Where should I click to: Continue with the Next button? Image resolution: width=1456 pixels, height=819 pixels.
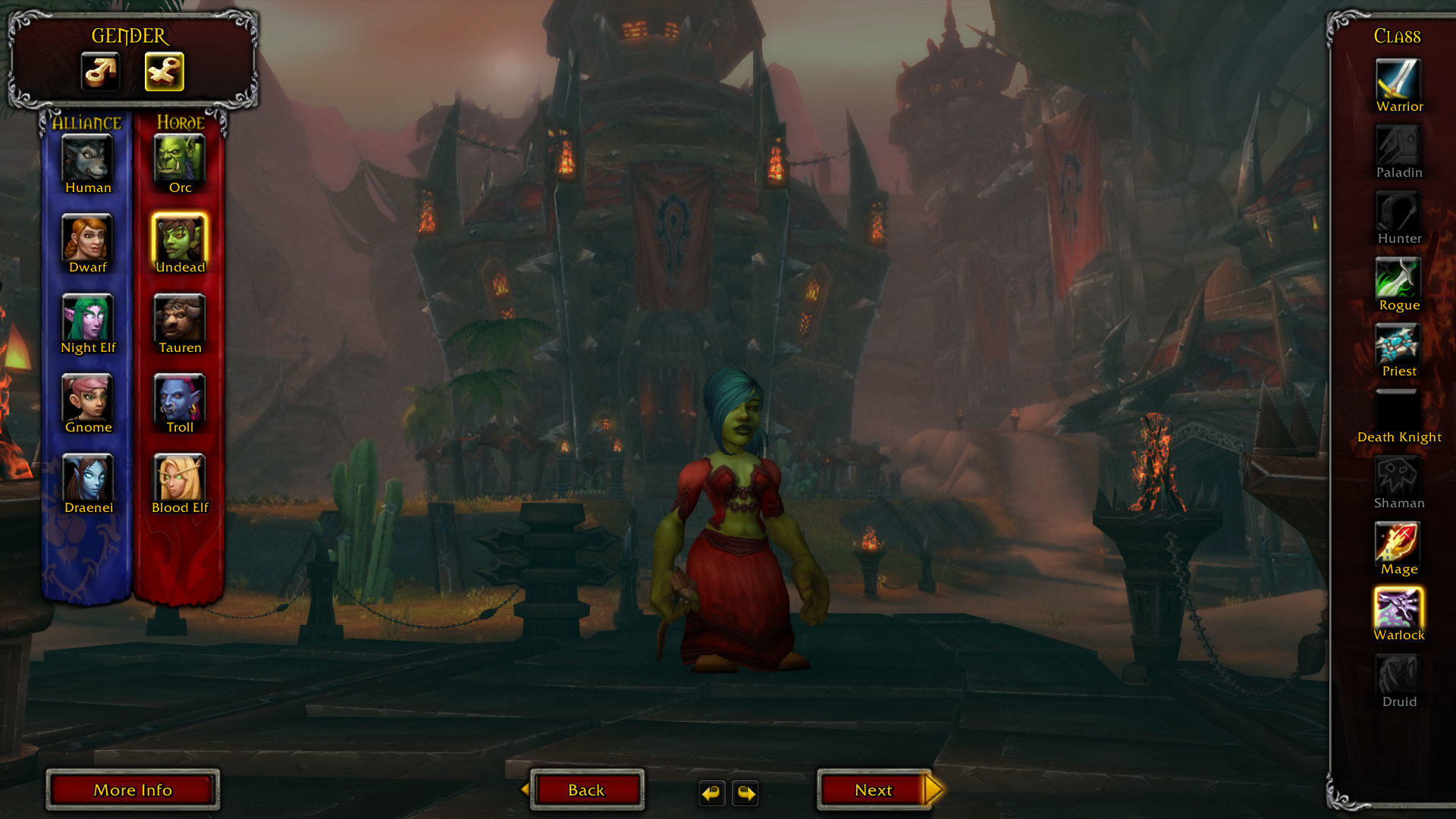point(874,790)
